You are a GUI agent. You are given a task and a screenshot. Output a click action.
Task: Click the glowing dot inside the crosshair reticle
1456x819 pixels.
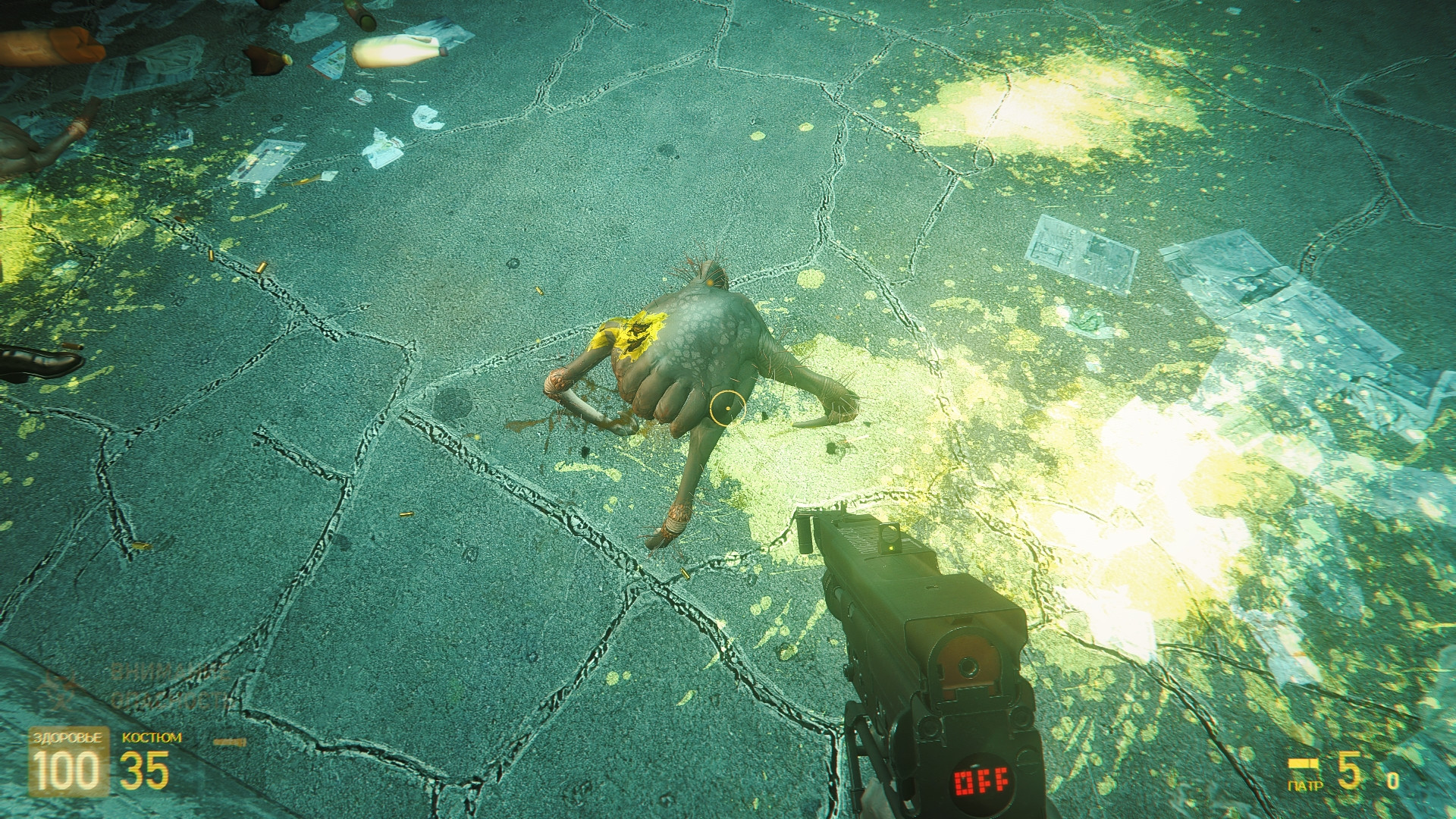(x=726, y=406)
